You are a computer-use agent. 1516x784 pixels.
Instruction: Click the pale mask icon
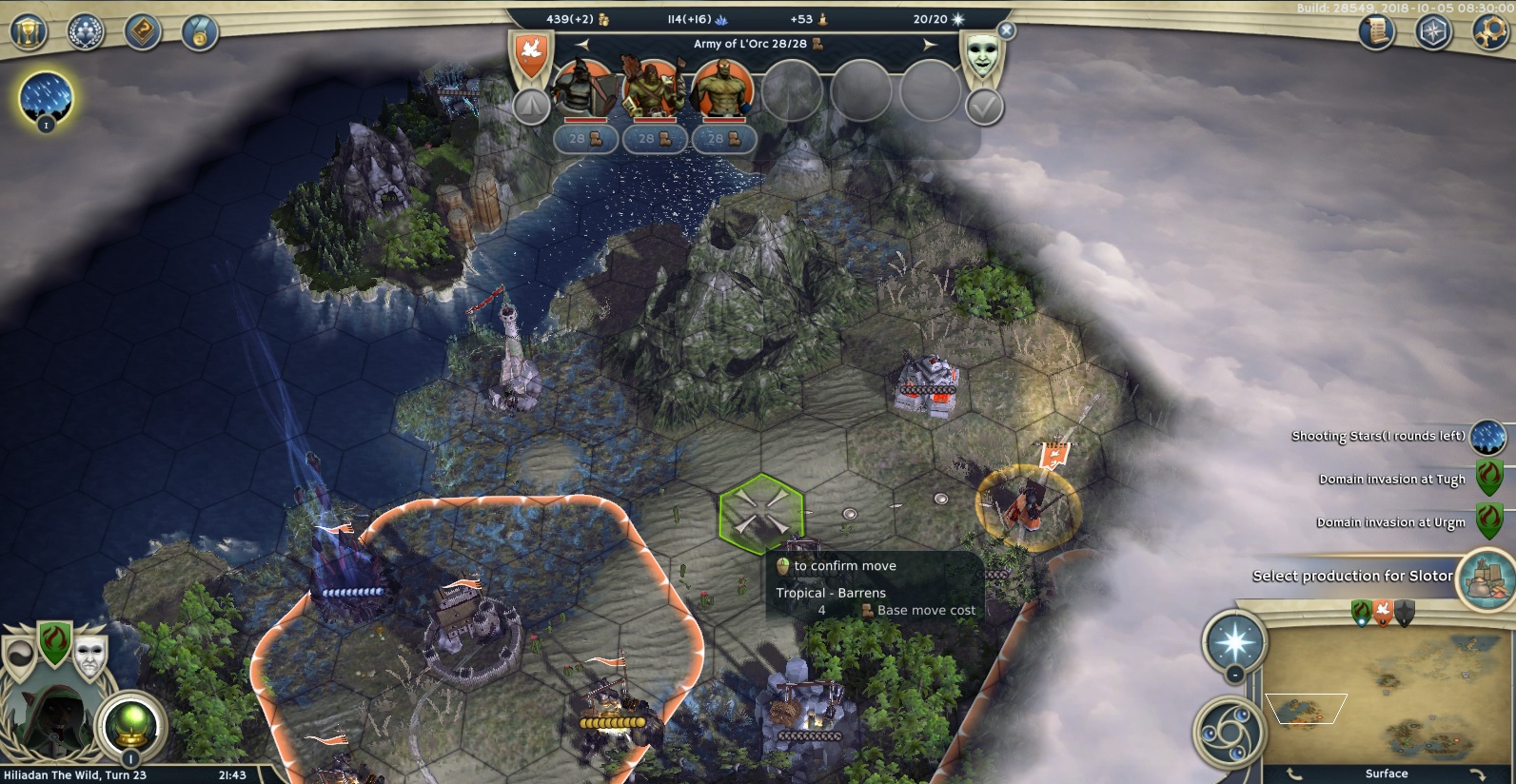coord(982,55)
